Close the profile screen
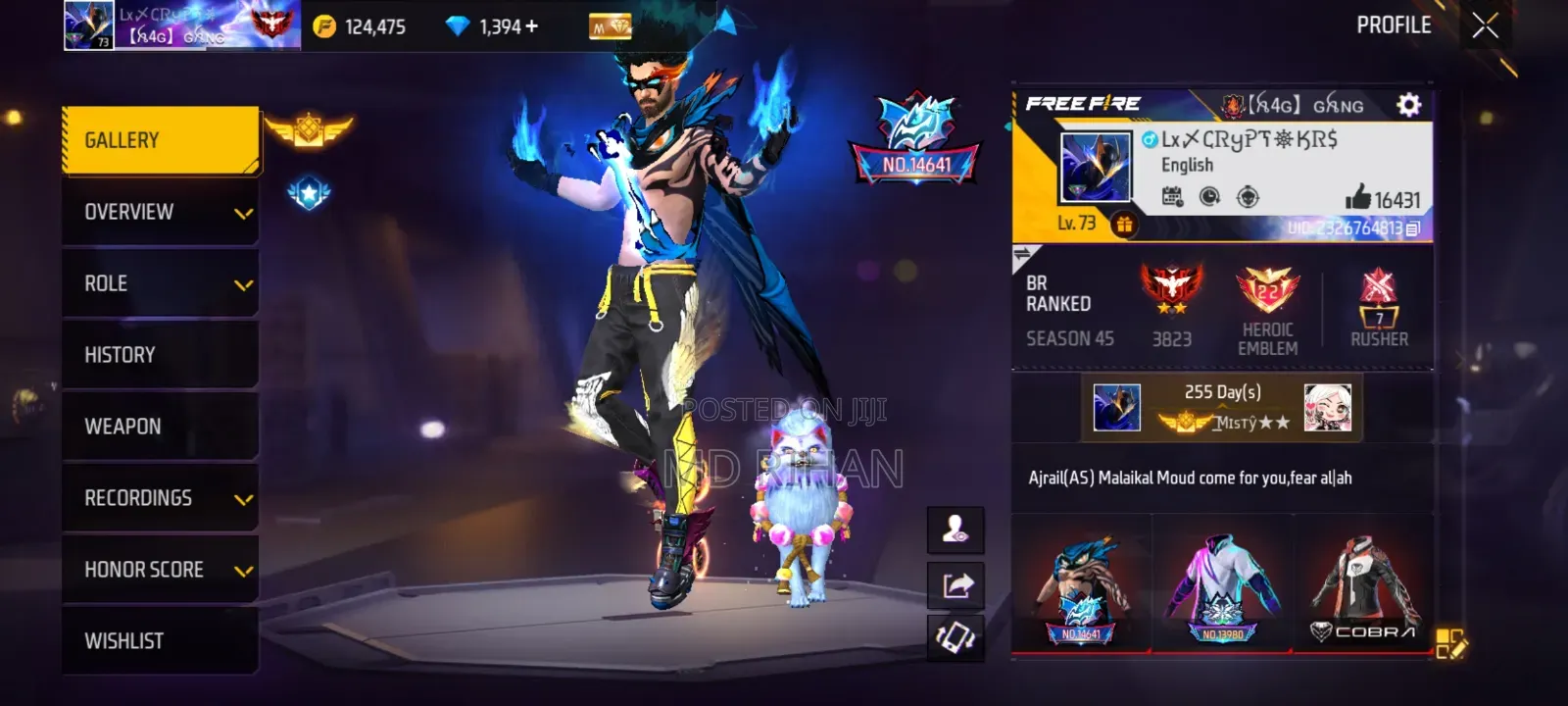The height and width of the screenshot is (706, 1568). click(1486, 25)
